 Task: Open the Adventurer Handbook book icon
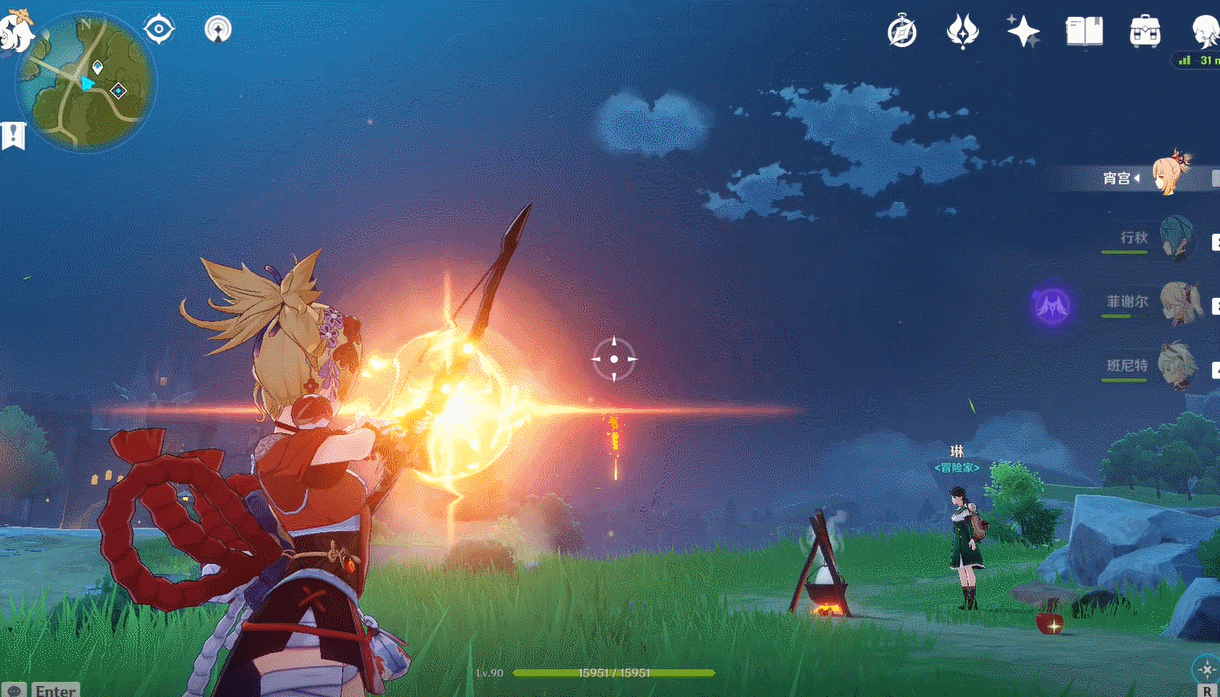(x=1084, y=32)
